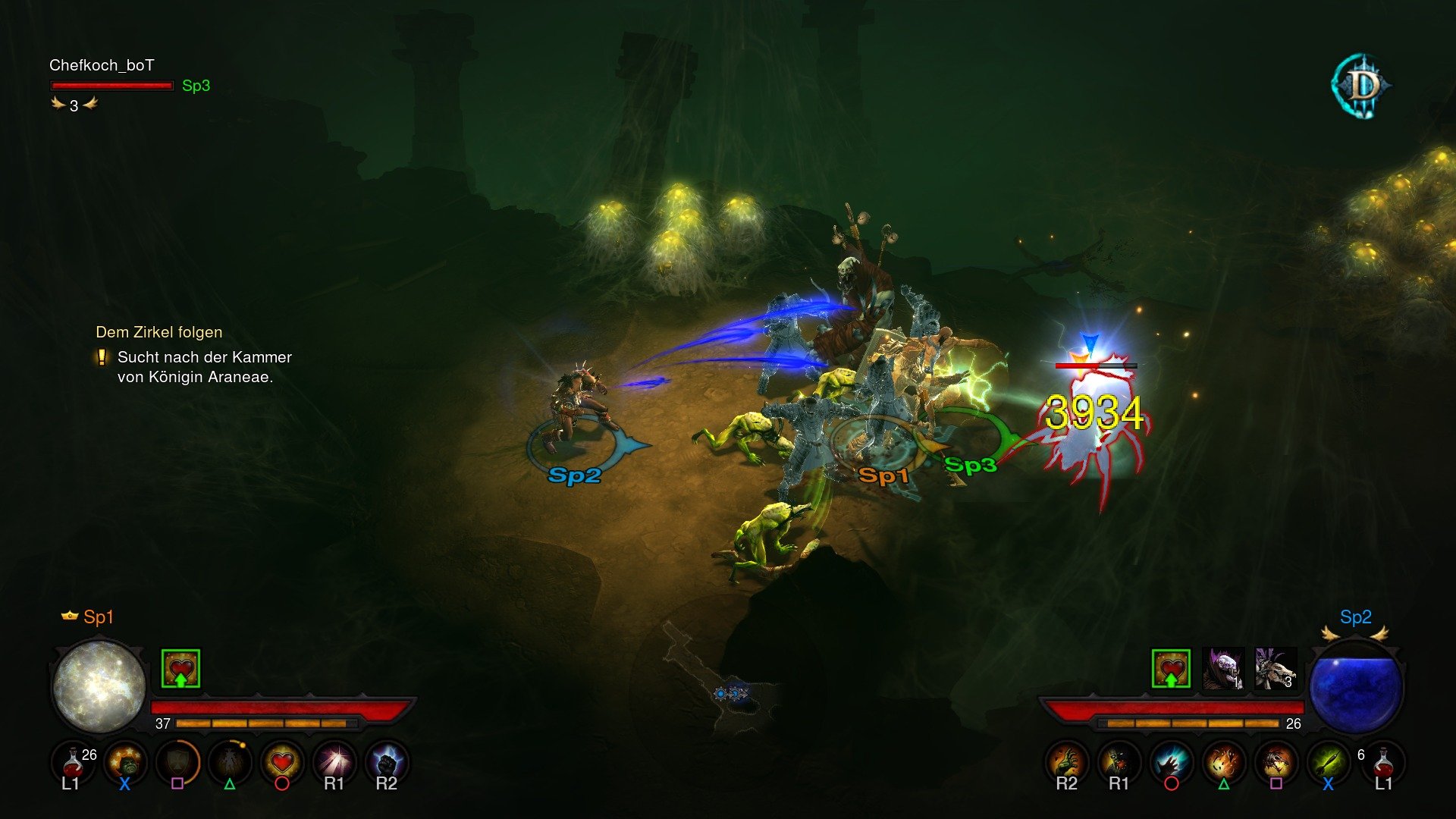Click Sp1's yellow experience bar
The height and width of the screenshot is (819, 1456).
click(x=265, y=724)
